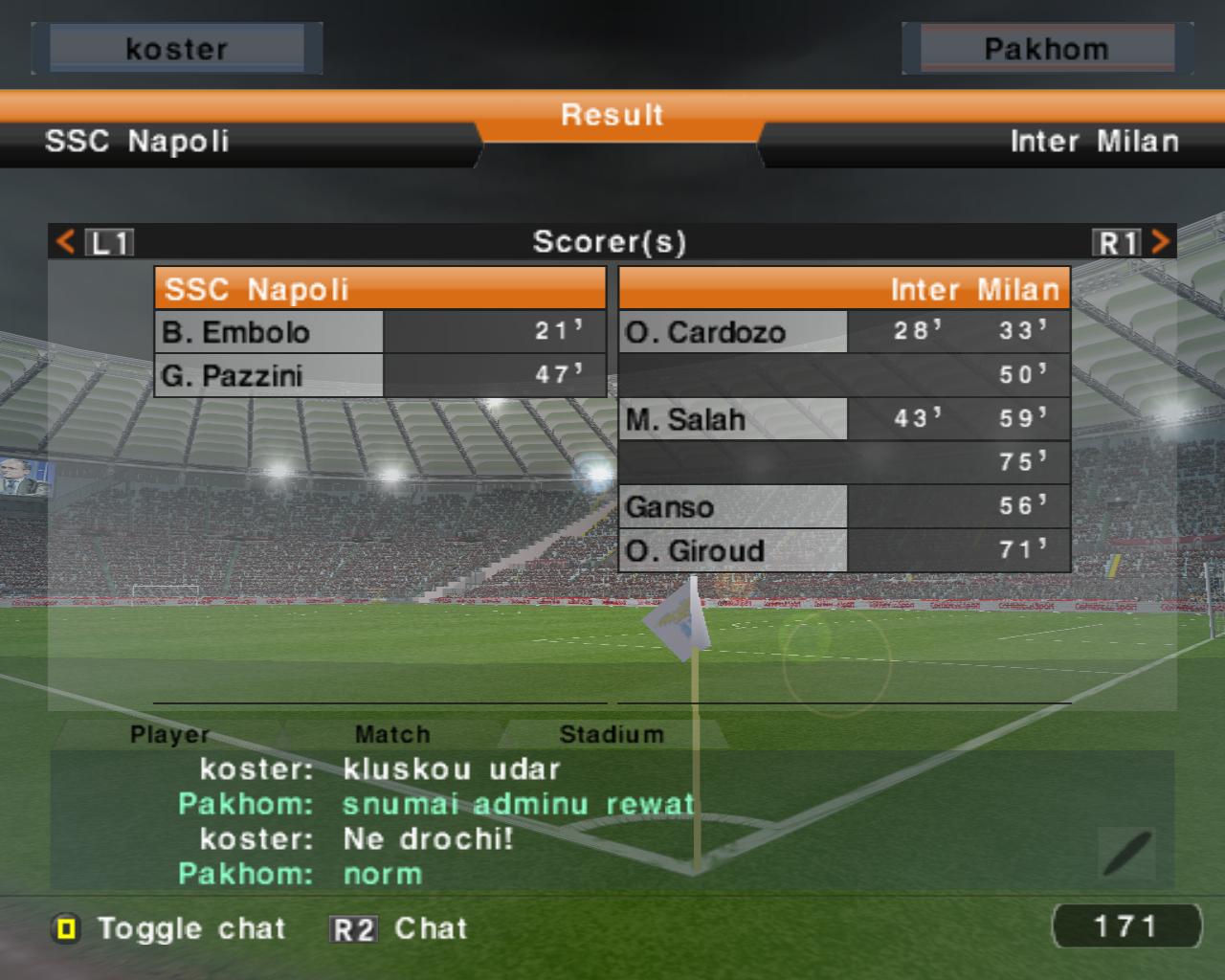Select the Ganso scorer row
The image size is (1225, 980).
843,506
